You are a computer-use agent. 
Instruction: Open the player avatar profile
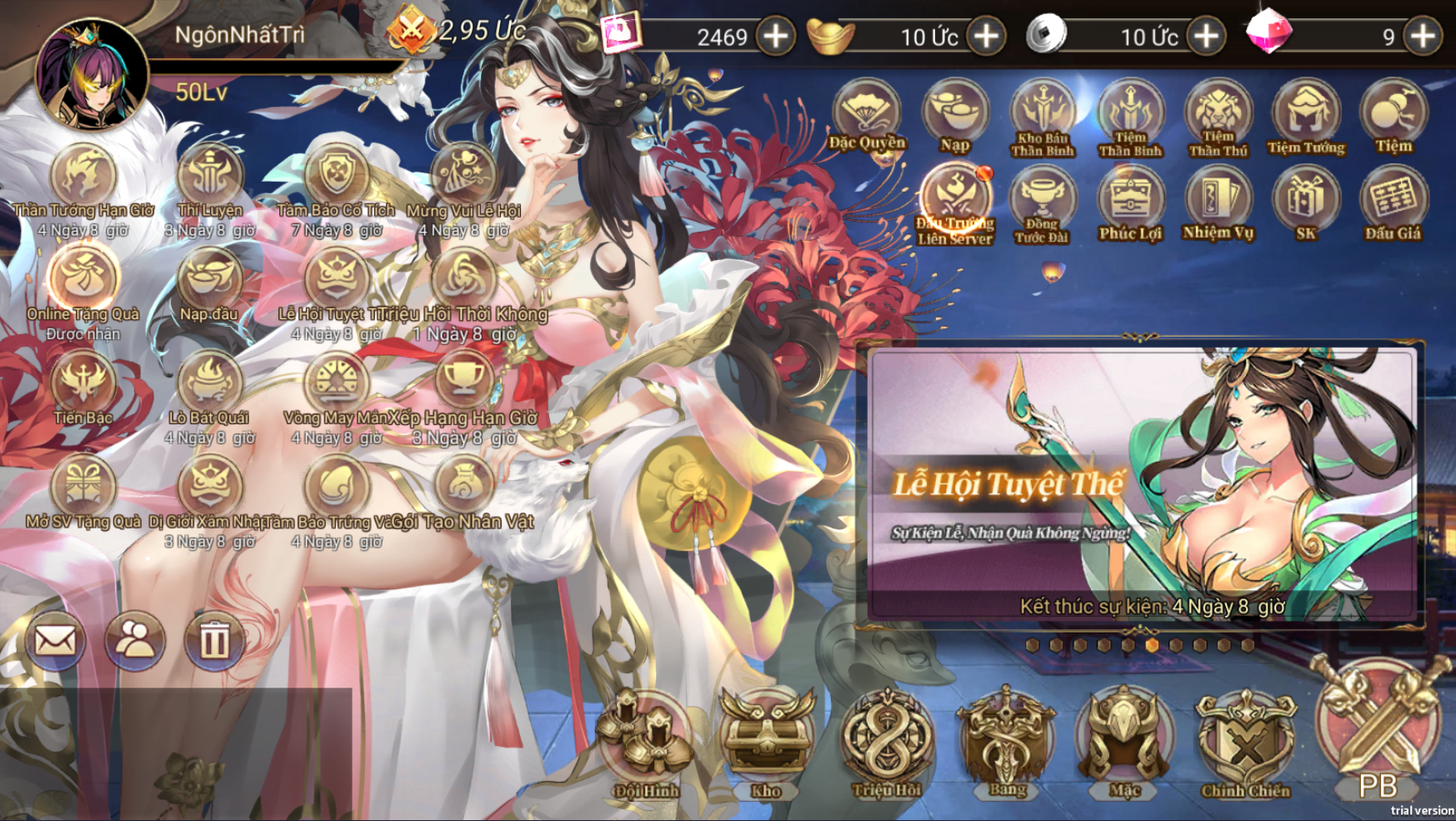92,74
